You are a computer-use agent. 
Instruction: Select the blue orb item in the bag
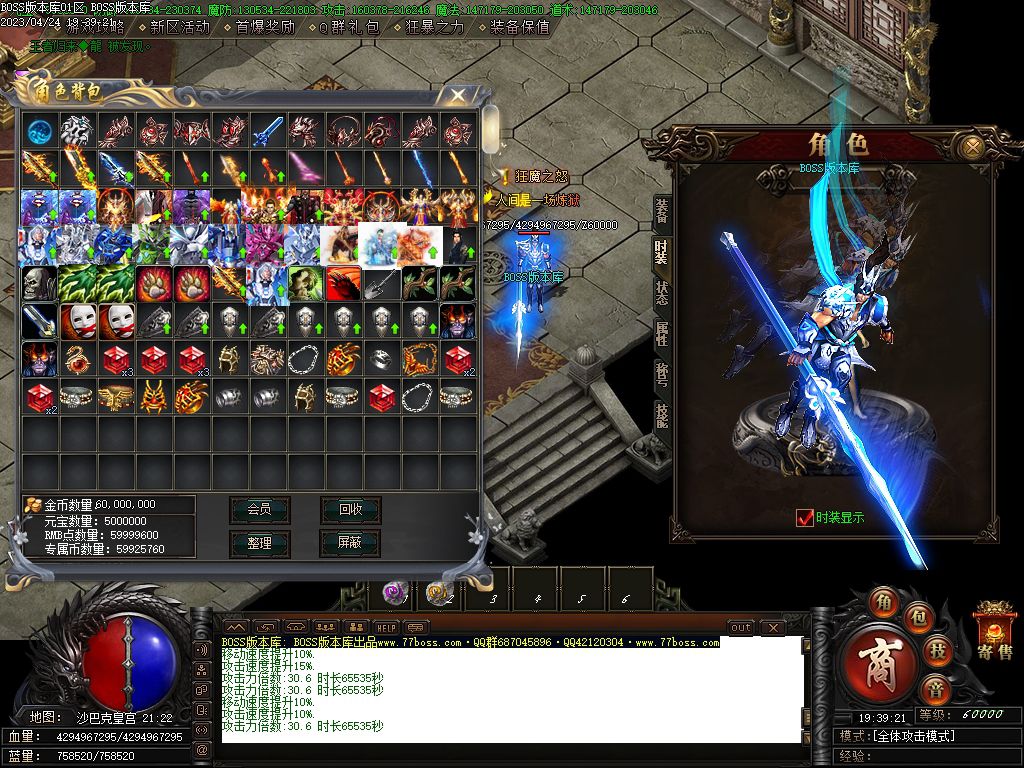tap(40, 130)
